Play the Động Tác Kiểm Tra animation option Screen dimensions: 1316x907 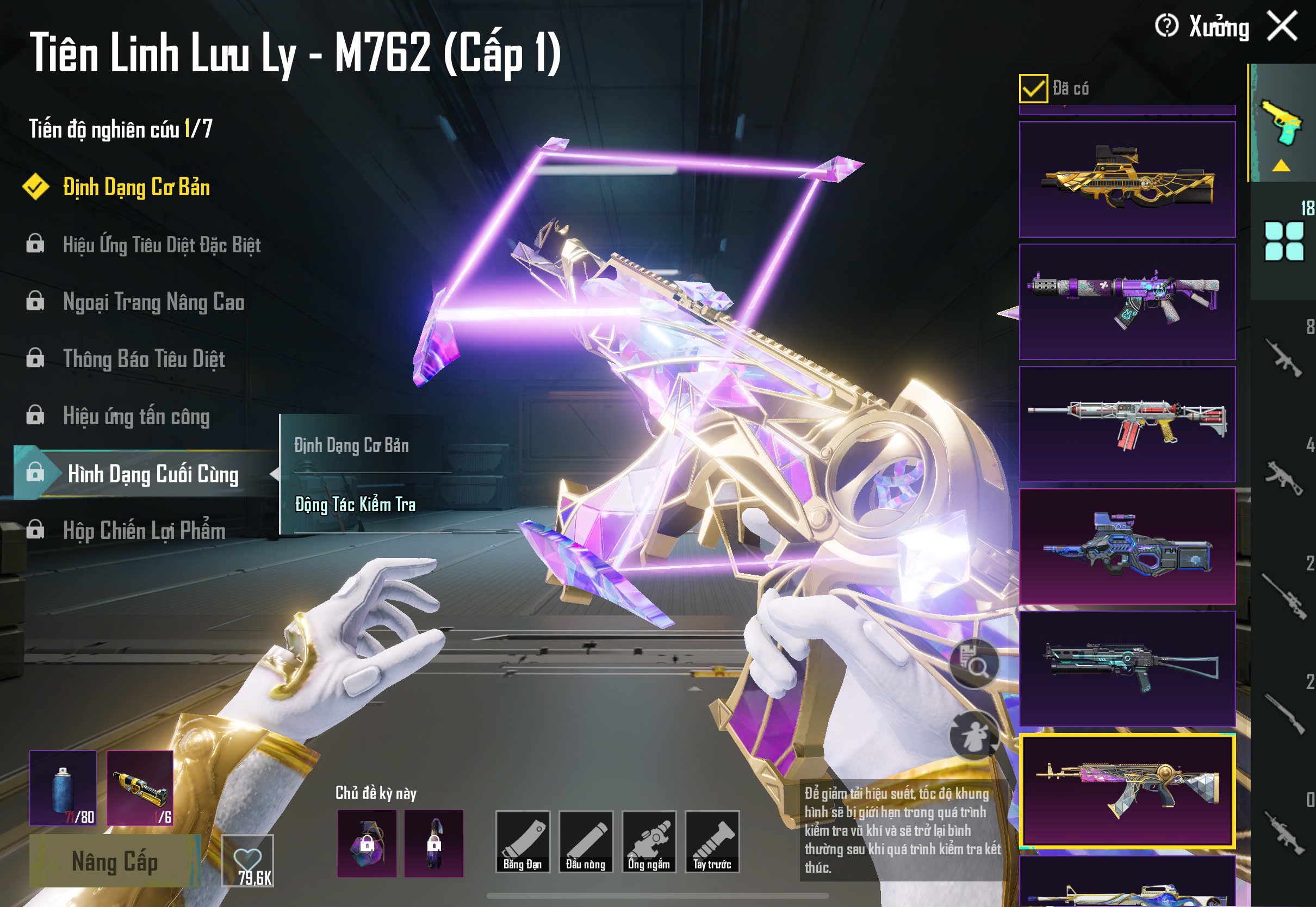click(x=355, y=505)
